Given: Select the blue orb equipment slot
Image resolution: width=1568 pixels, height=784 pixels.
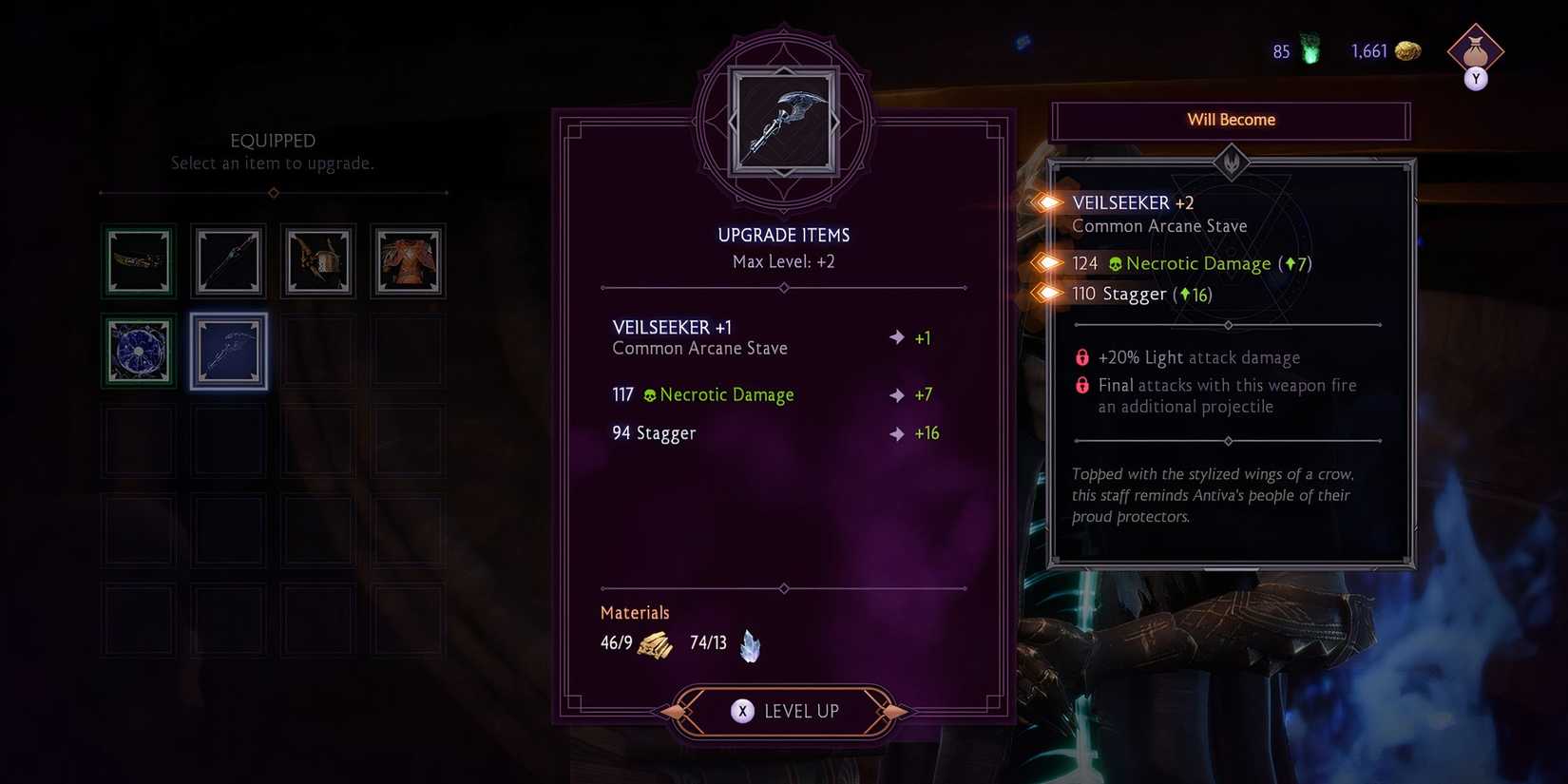Looking at the screenshot, I should (139, 351).
